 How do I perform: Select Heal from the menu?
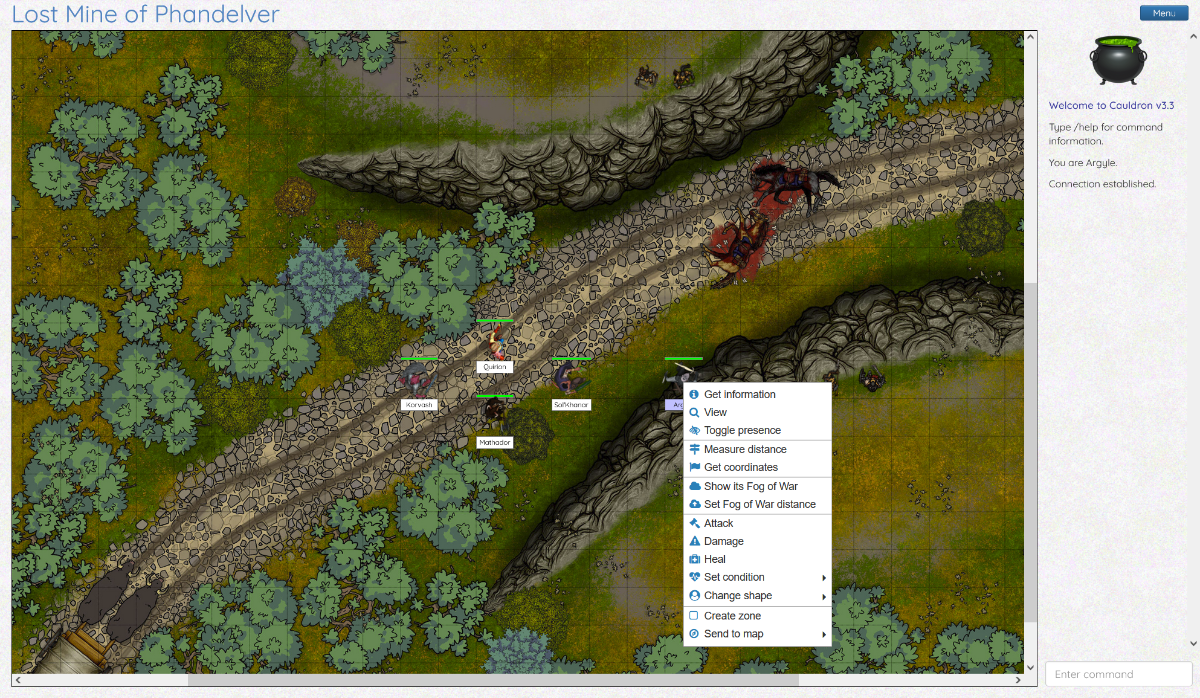(x=714, y=559)
